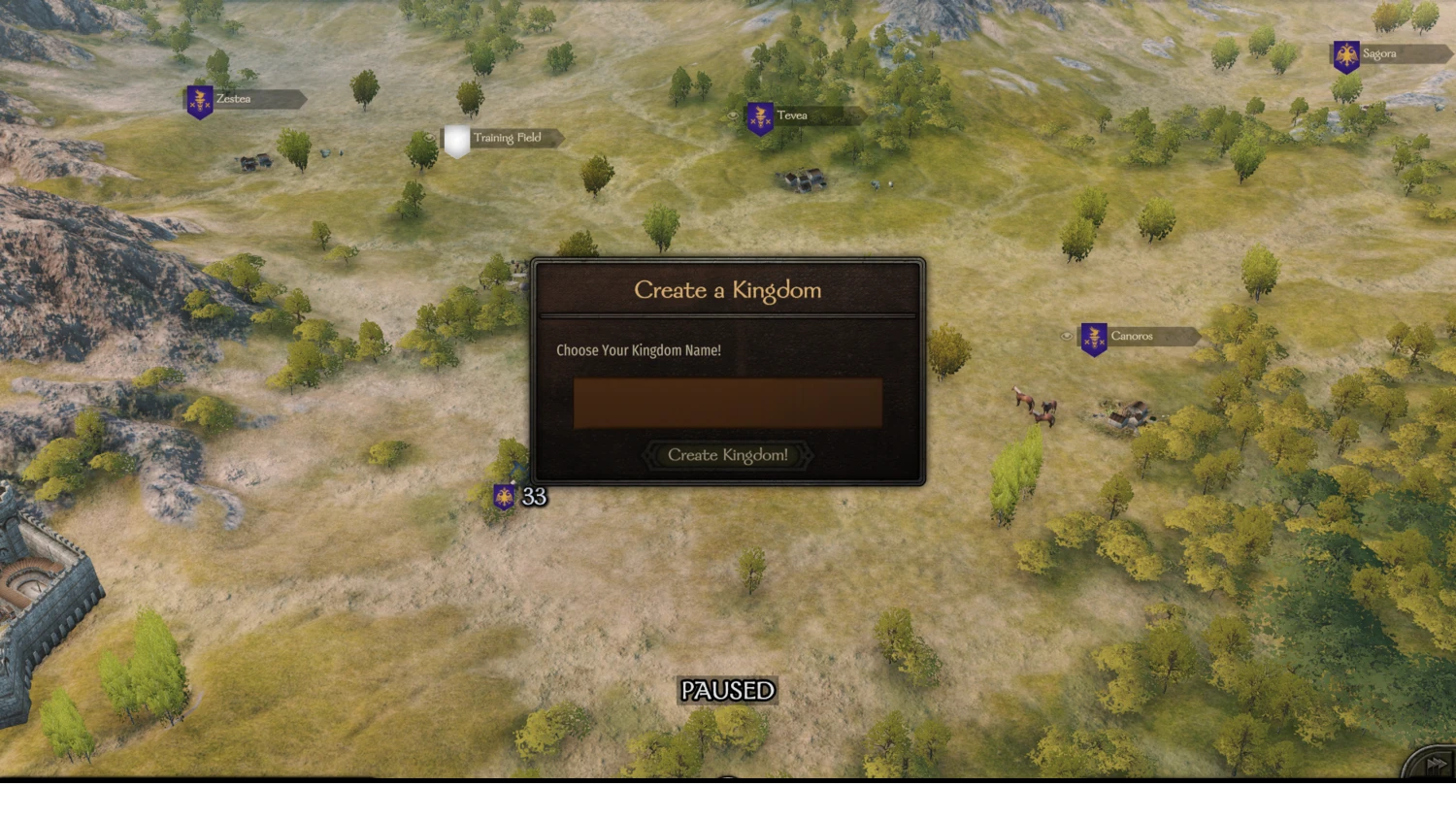The image size is (1456, 819).
Task: Select the Tevea settlement name label
Action: click(792, 115)
